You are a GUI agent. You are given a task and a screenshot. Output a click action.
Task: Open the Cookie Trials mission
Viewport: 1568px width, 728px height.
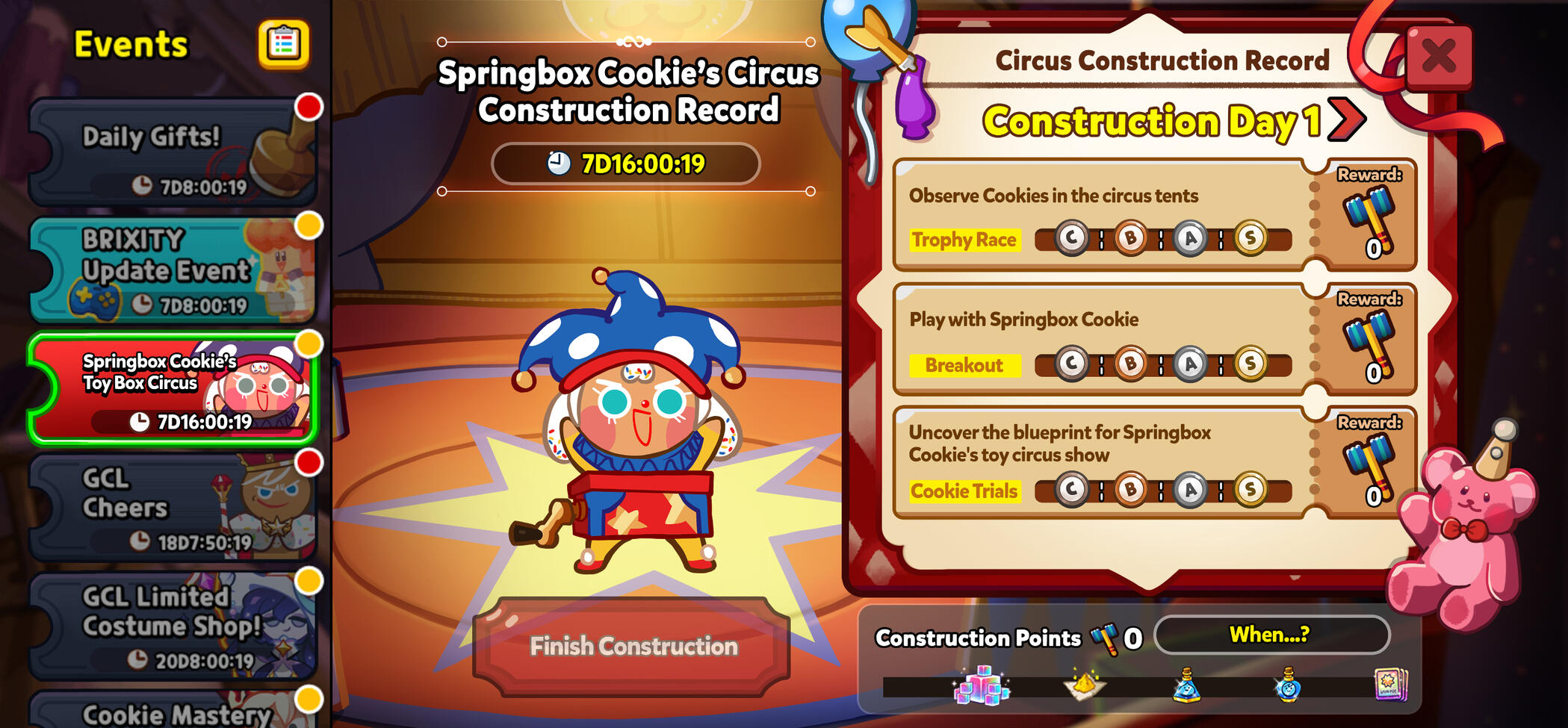tap(964, 491)
